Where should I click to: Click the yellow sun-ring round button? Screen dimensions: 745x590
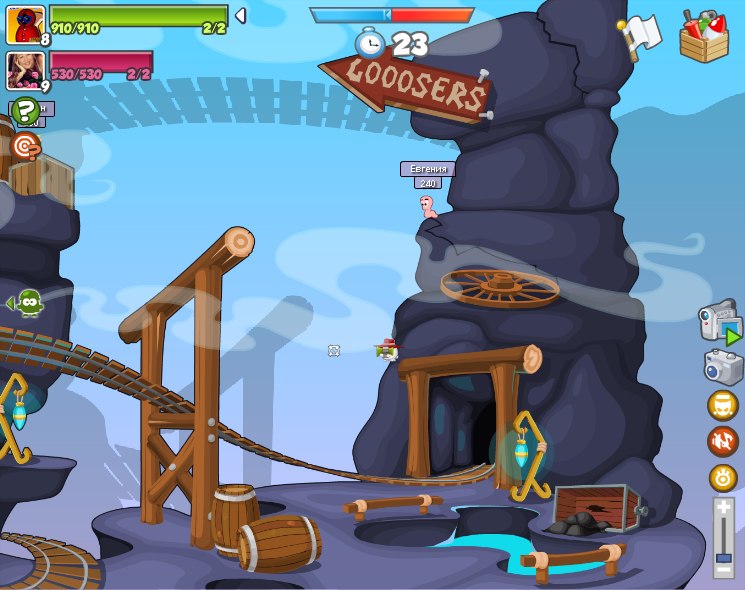click(723, 478)
